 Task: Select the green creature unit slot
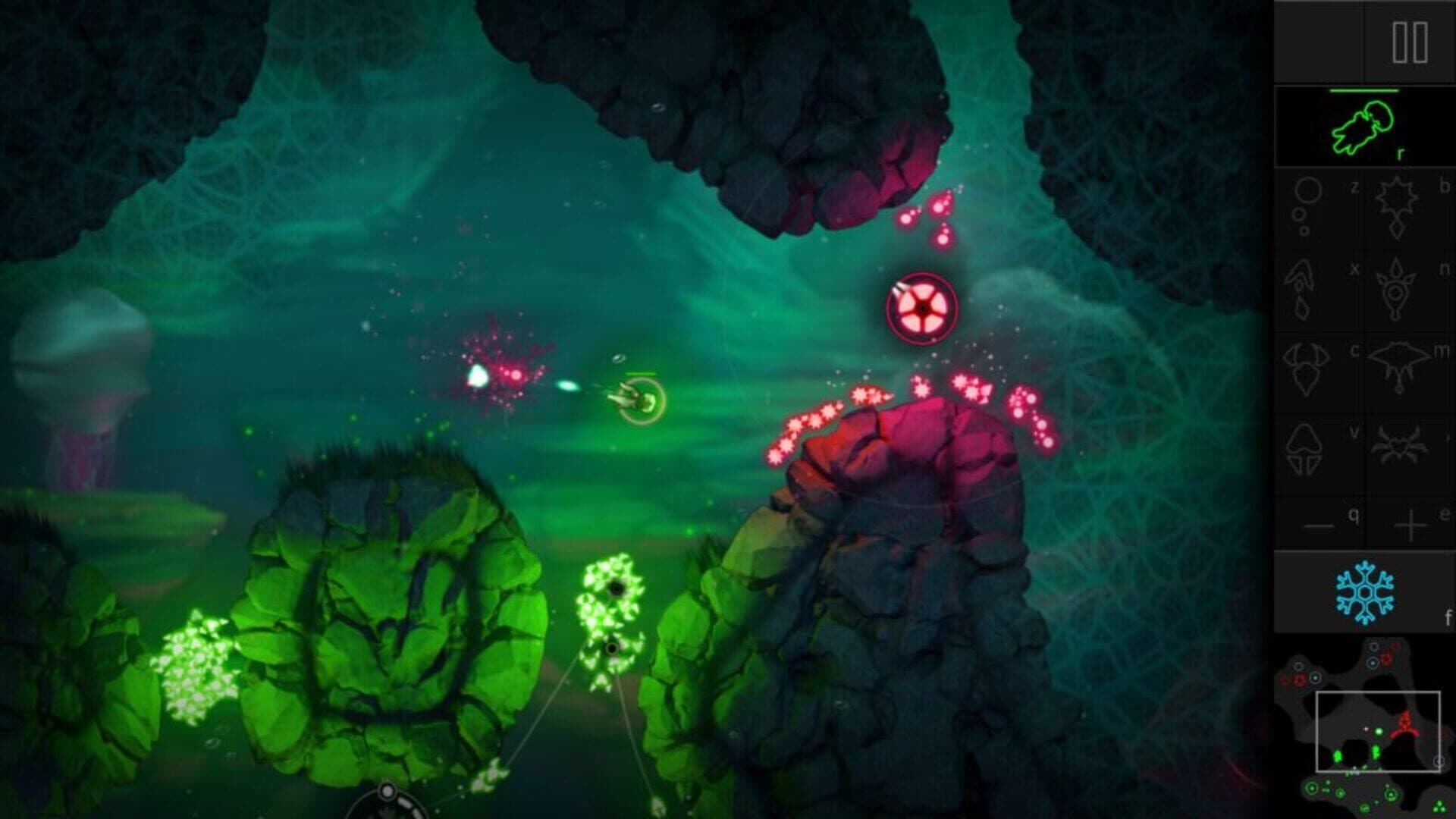coord(1364,127)
